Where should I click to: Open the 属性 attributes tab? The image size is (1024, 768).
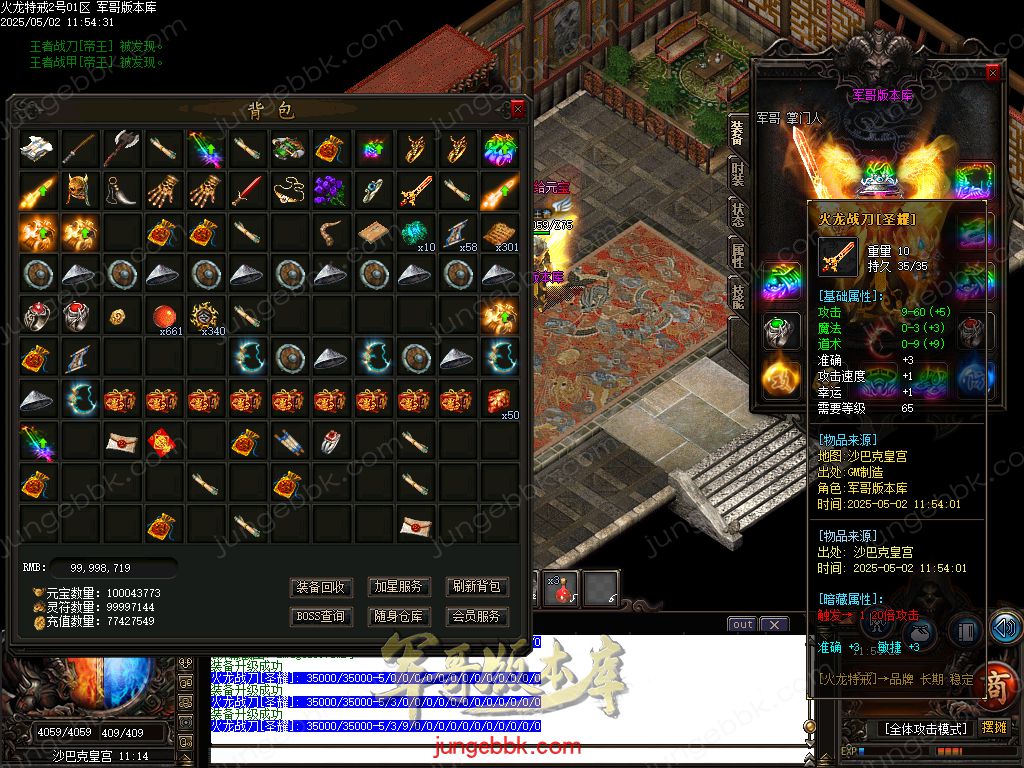737,254
